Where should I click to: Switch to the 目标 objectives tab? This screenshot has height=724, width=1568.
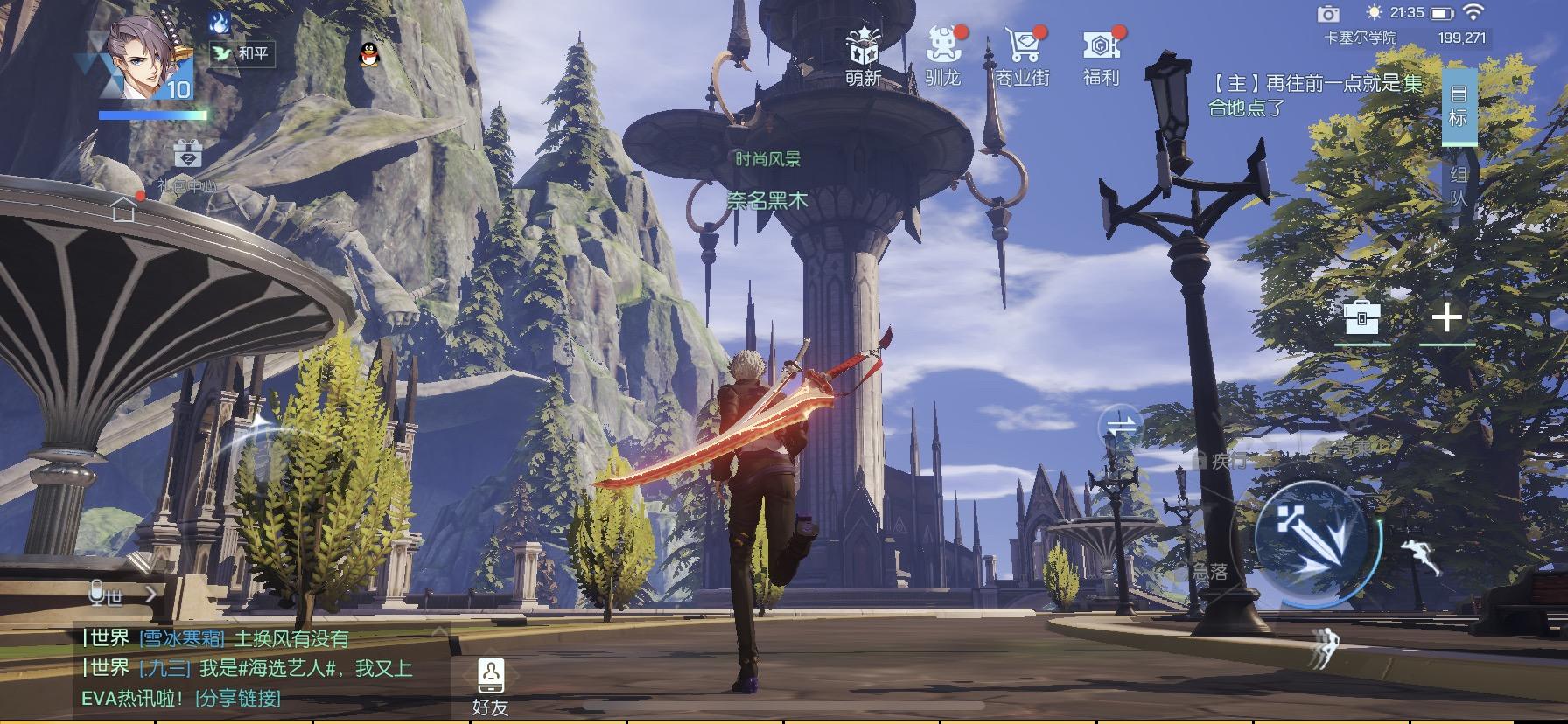point(1459,106)
